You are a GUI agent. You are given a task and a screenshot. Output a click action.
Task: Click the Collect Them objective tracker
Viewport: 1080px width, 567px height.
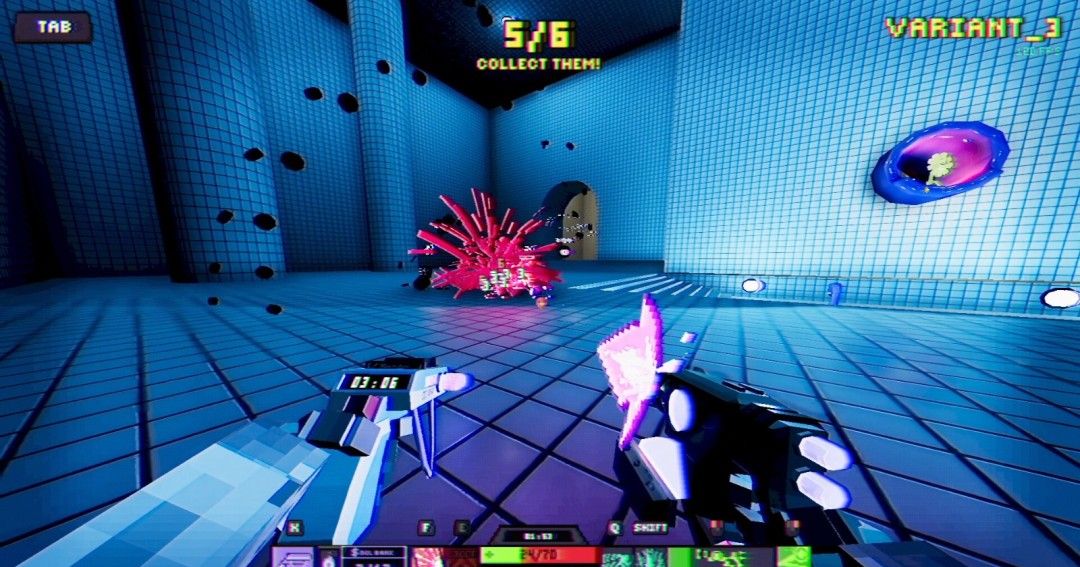pos(538,46)
